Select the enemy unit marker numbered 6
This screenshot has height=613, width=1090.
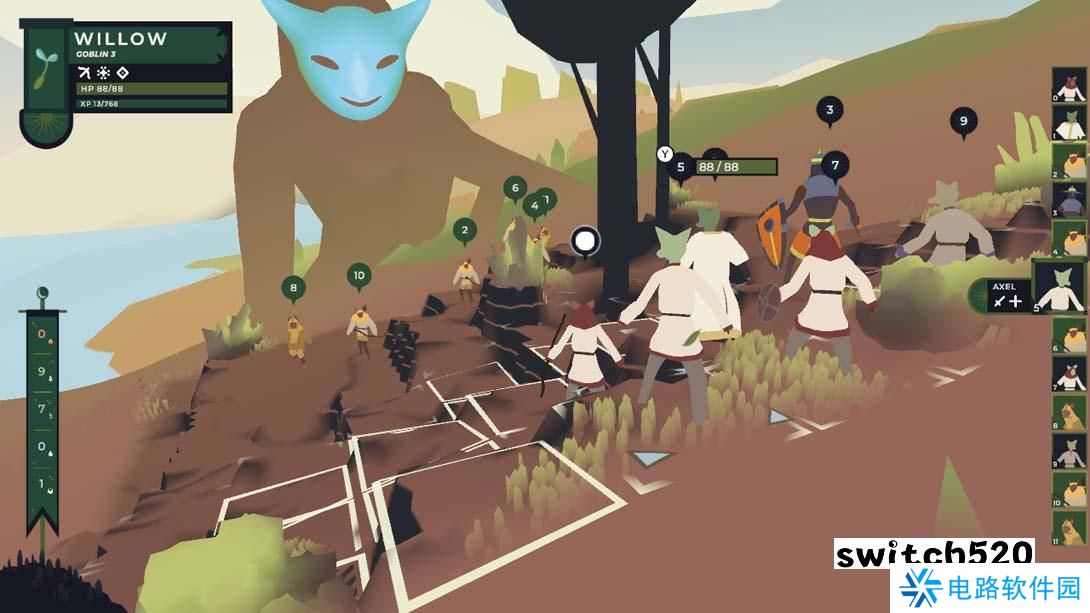515,187
